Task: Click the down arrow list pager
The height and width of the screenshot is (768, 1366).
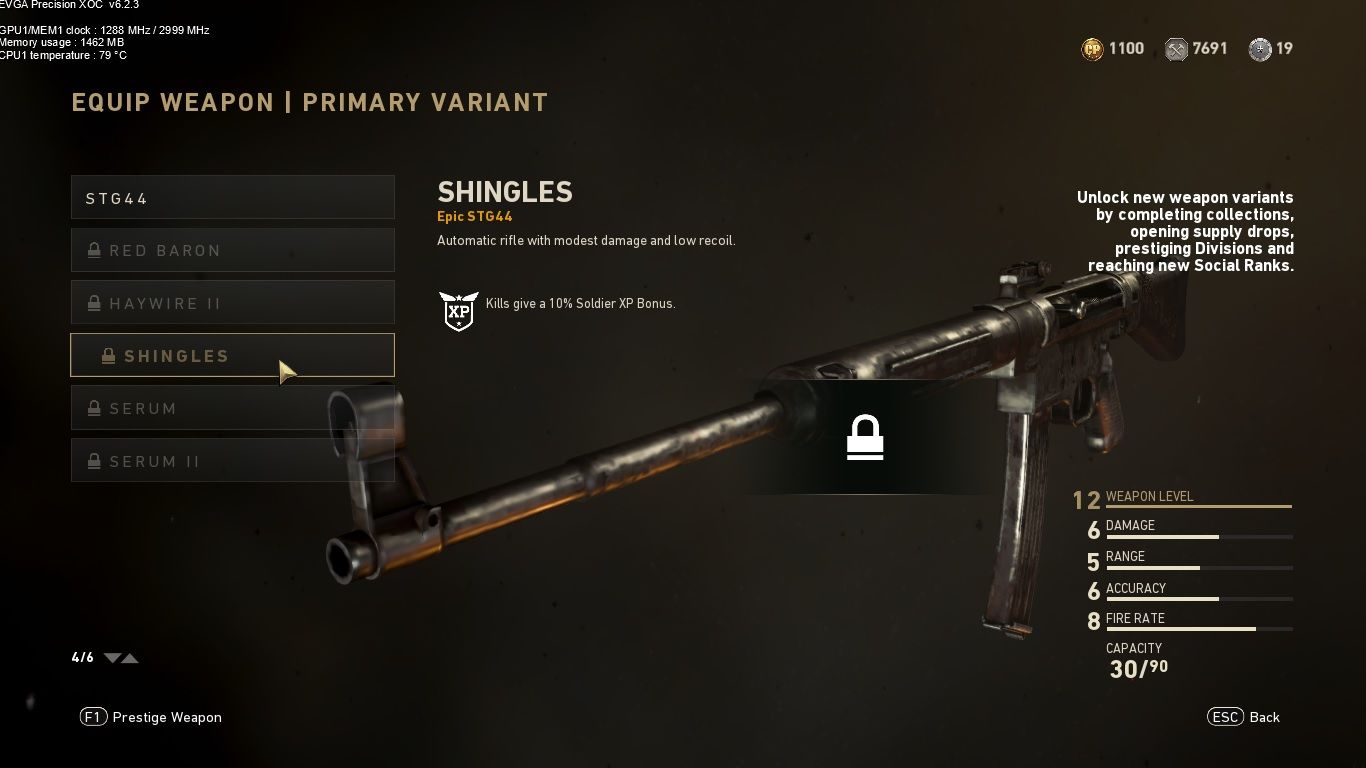Action: [112, 658]
